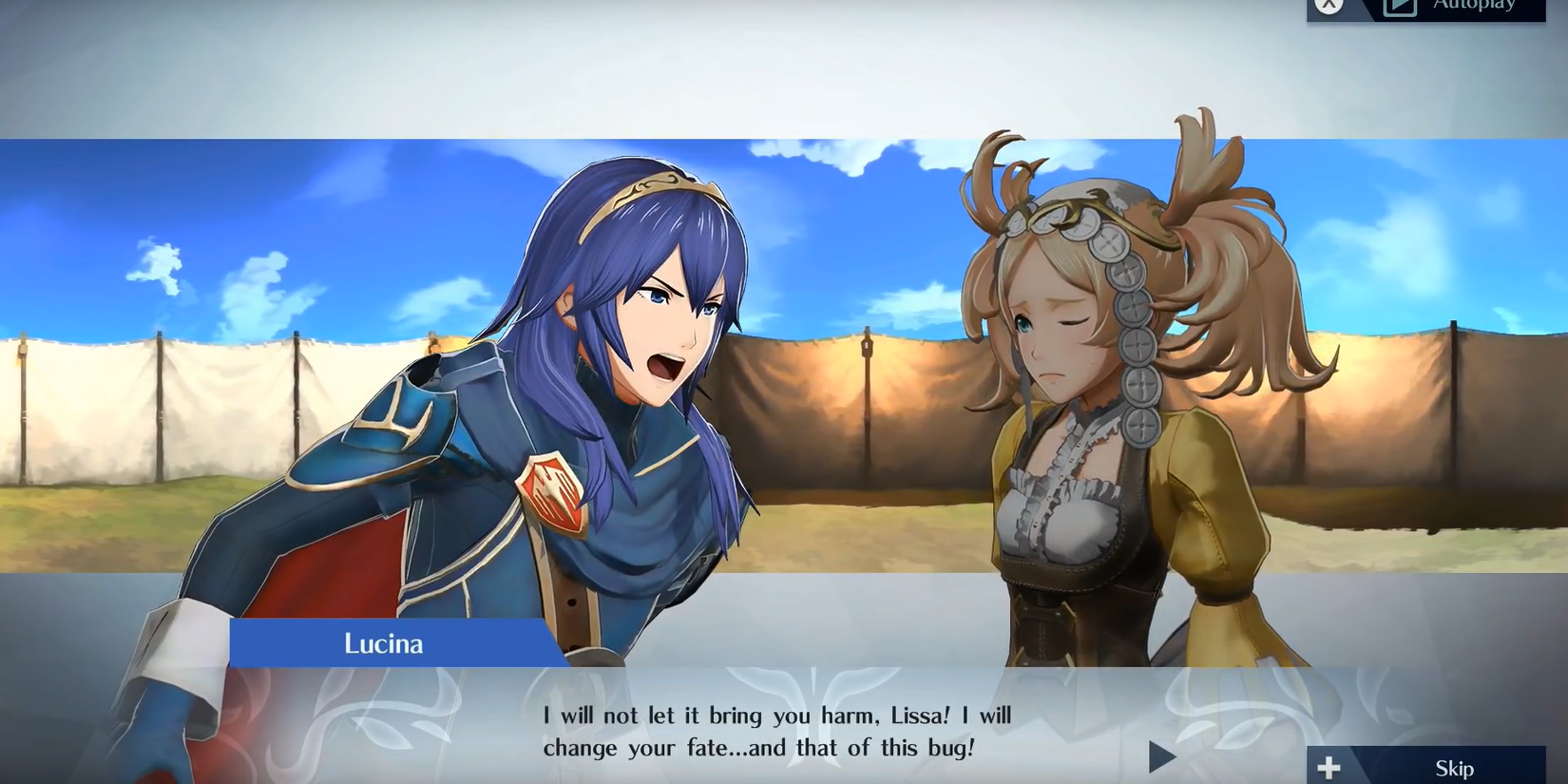1568x784 pixels.
Task: Advance dialogue with the arrow indicator
Action: click(x=1160, y=756)
